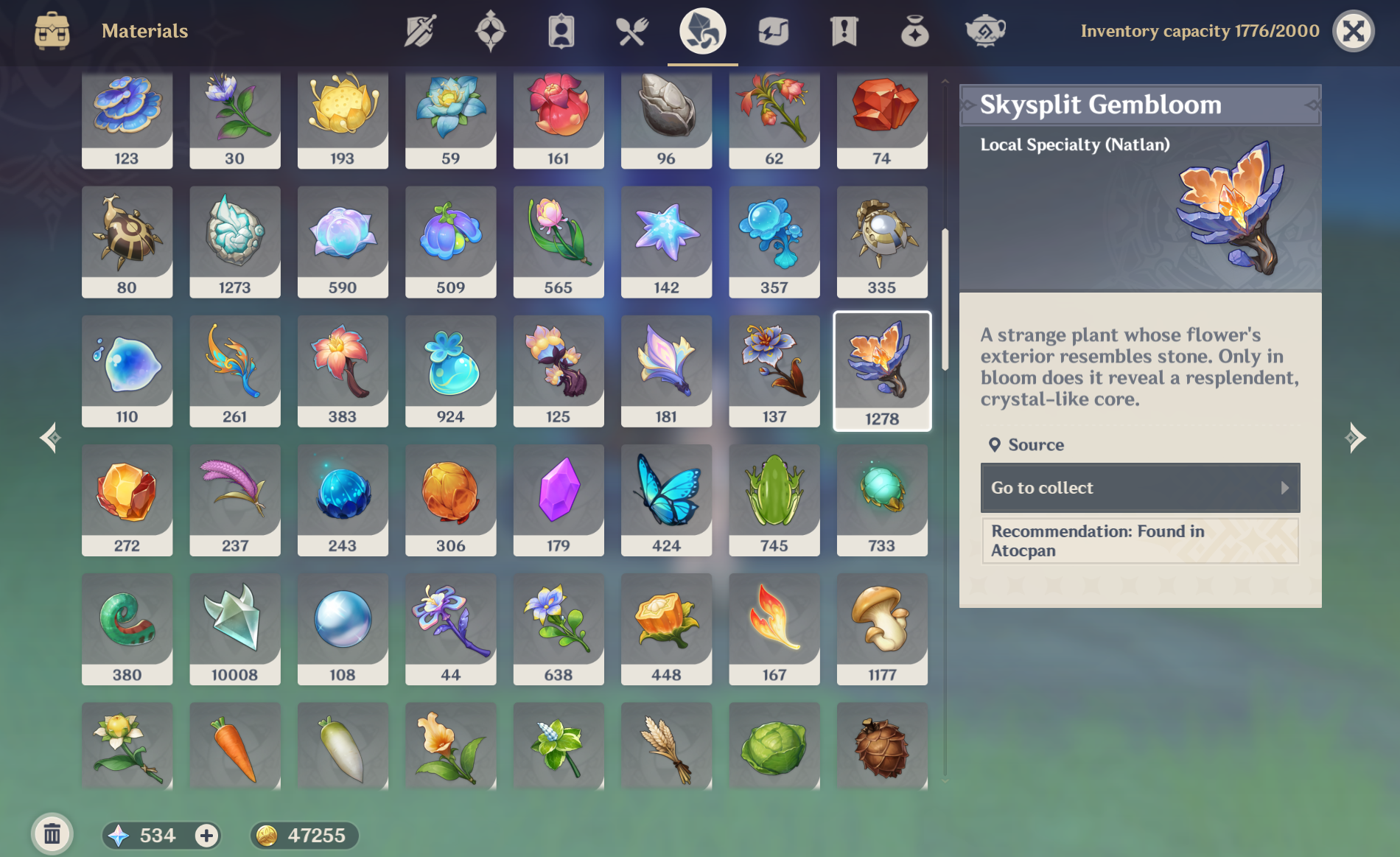Select the Quest Items inventory icon
Viewport: 1400px width, 857px height.
(x=844, y=31)
